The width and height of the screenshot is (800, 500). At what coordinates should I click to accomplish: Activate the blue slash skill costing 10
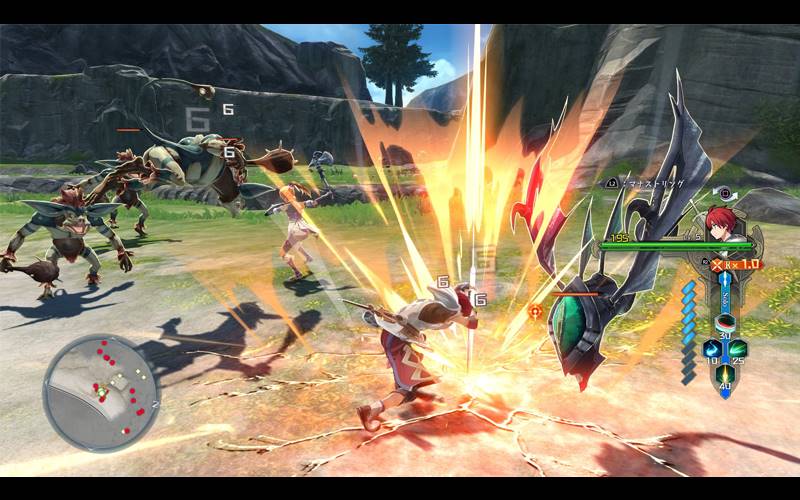[x=711, y=349]
